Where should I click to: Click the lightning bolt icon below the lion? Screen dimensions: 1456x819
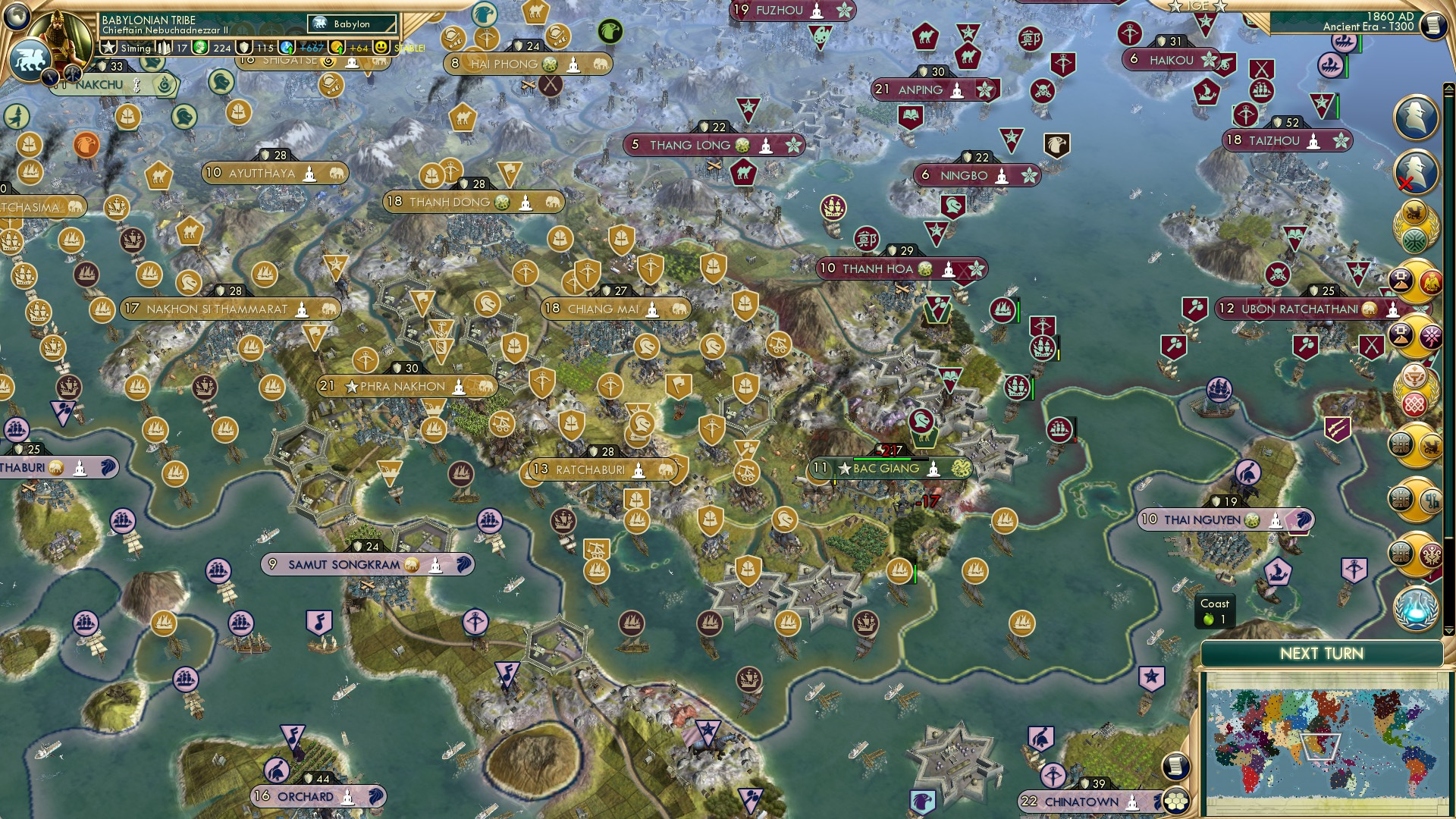[49, 77]
